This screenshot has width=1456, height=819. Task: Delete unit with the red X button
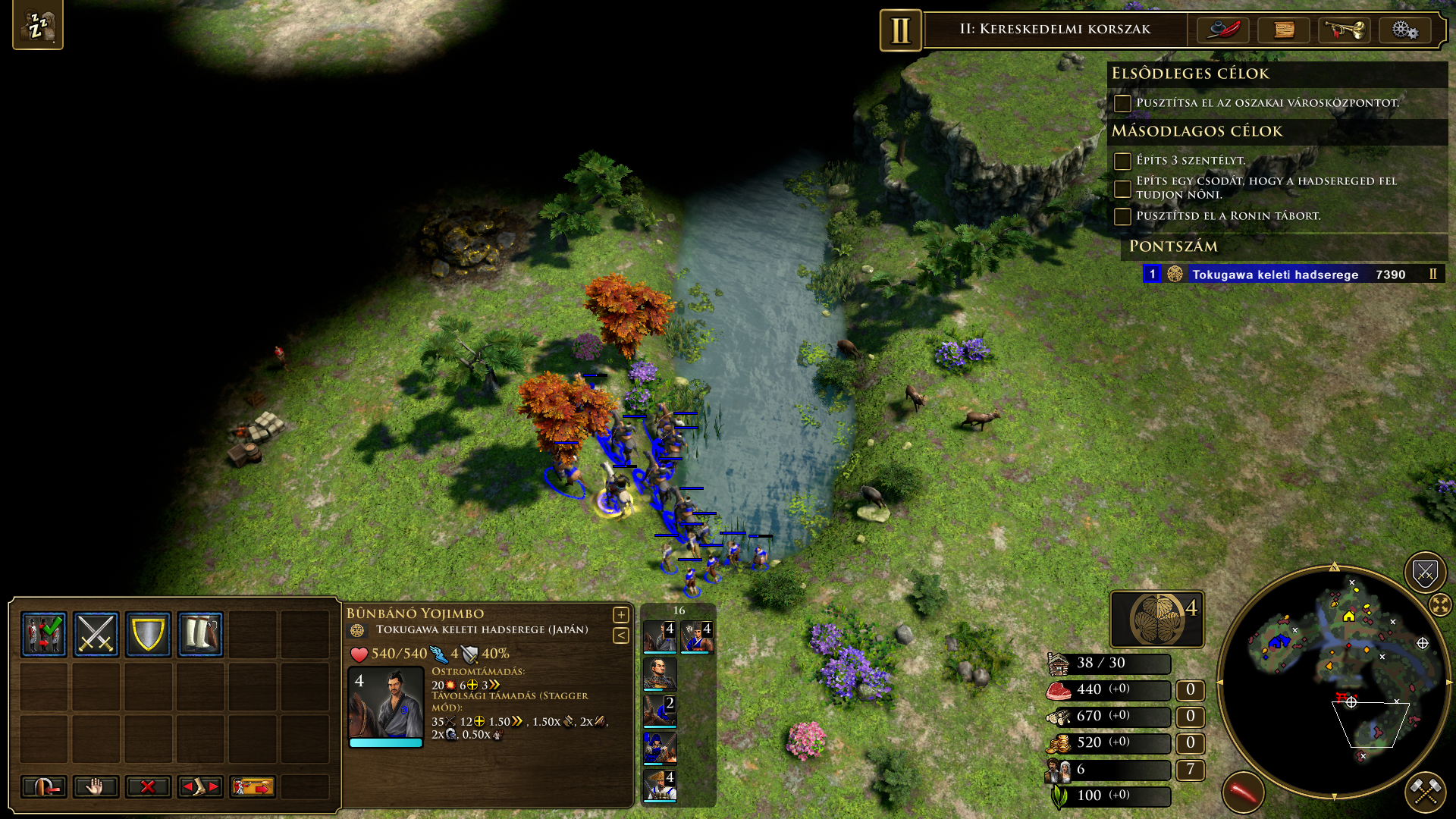point(148,787)
